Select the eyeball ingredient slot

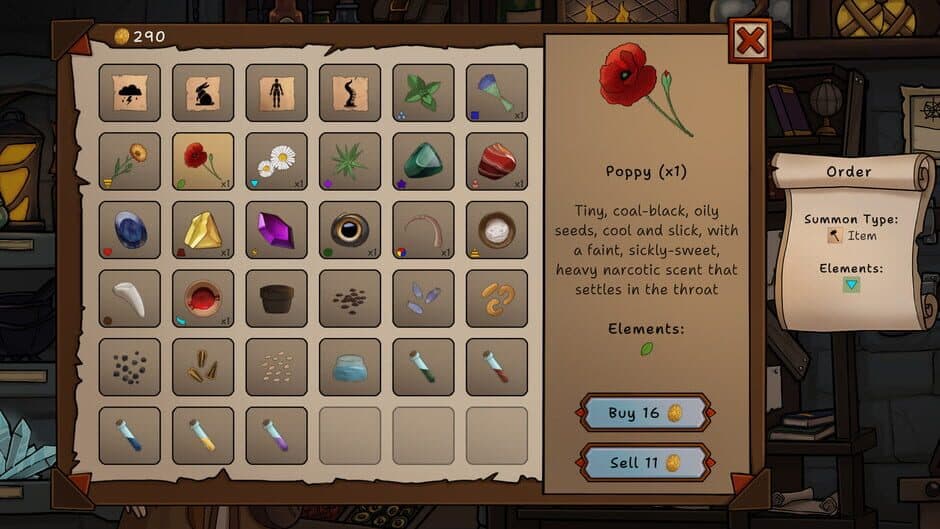pos(350,230)
